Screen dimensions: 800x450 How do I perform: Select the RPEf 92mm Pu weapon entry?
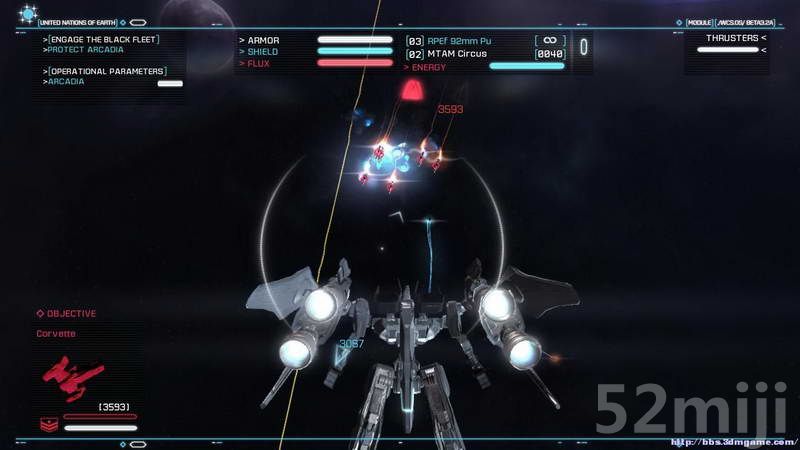click(458, 41)
